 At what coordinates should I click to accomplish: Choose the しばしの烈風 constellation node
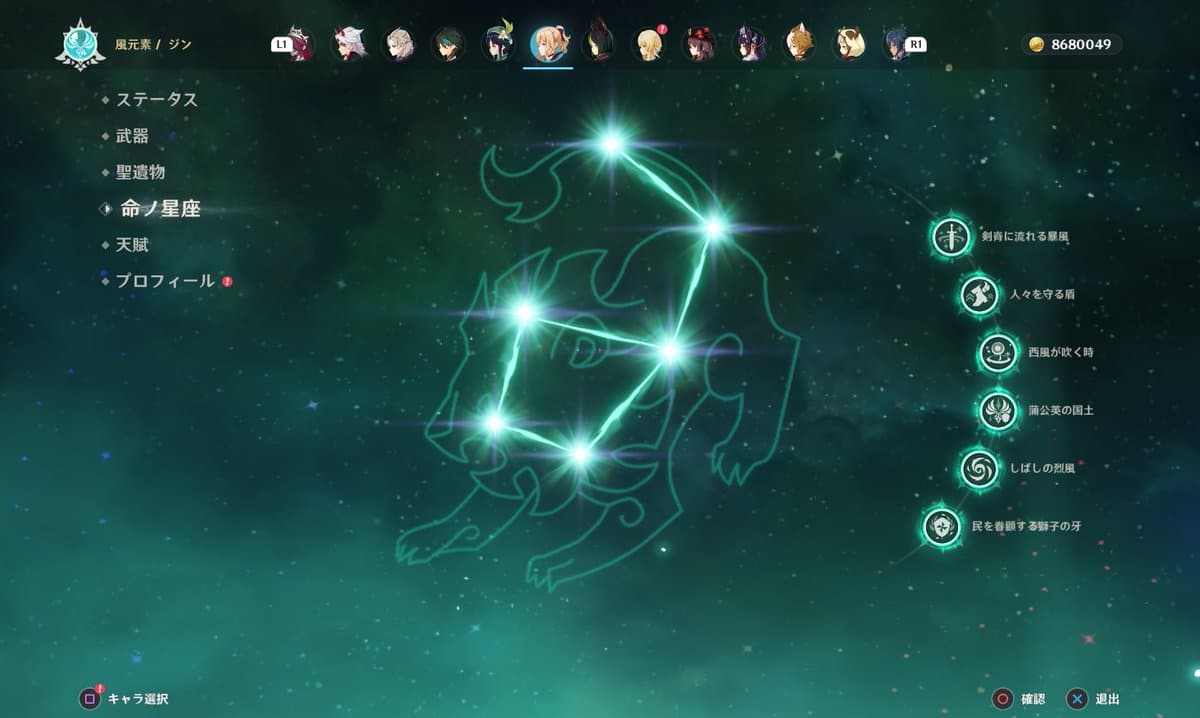(x=979, y=467)
